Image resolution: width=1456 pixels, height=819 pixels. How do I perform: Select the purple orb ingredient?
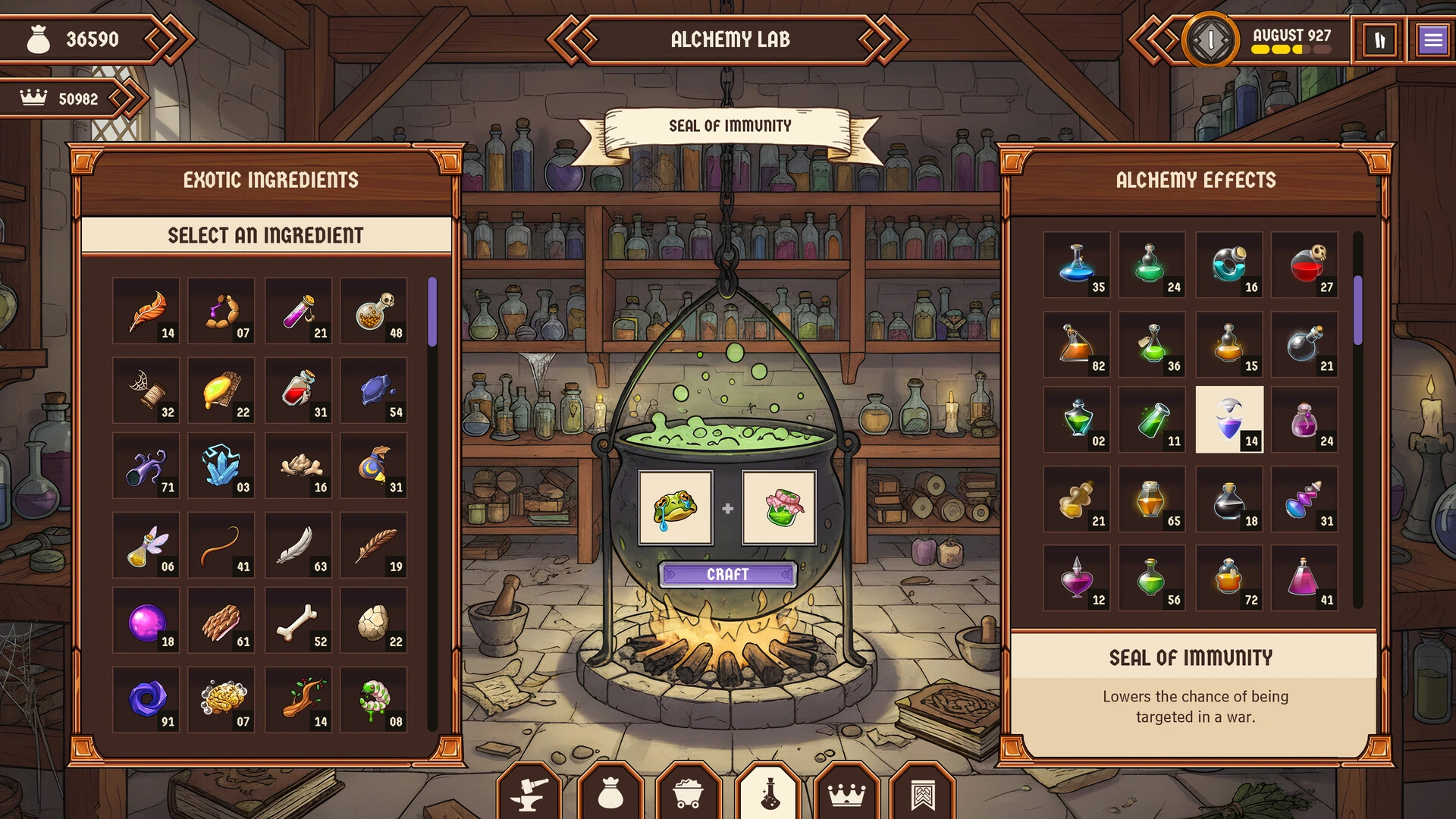(146, 620)
